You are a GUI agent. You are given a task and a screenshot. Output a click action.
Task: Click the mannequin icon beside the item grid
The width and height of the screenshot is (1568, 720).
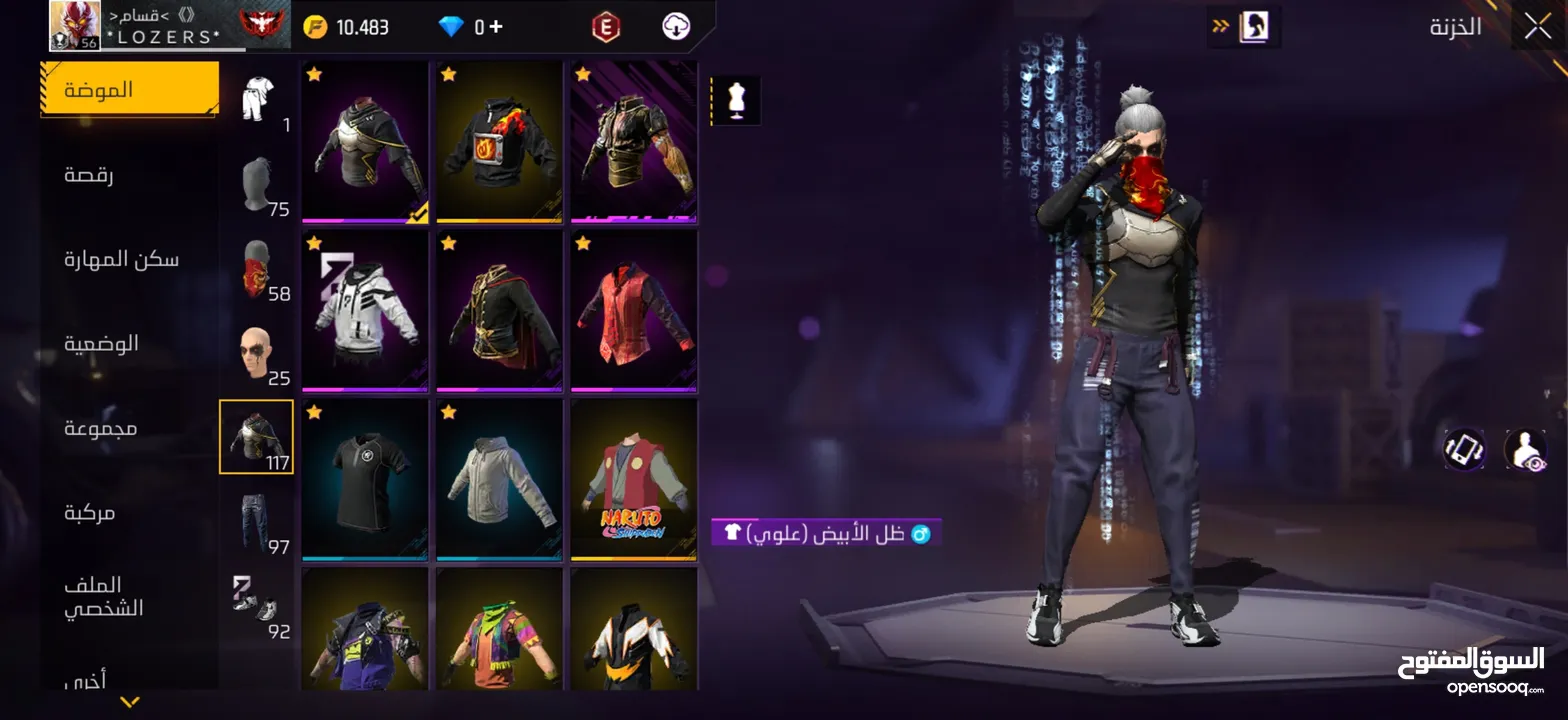click(736, 101)
